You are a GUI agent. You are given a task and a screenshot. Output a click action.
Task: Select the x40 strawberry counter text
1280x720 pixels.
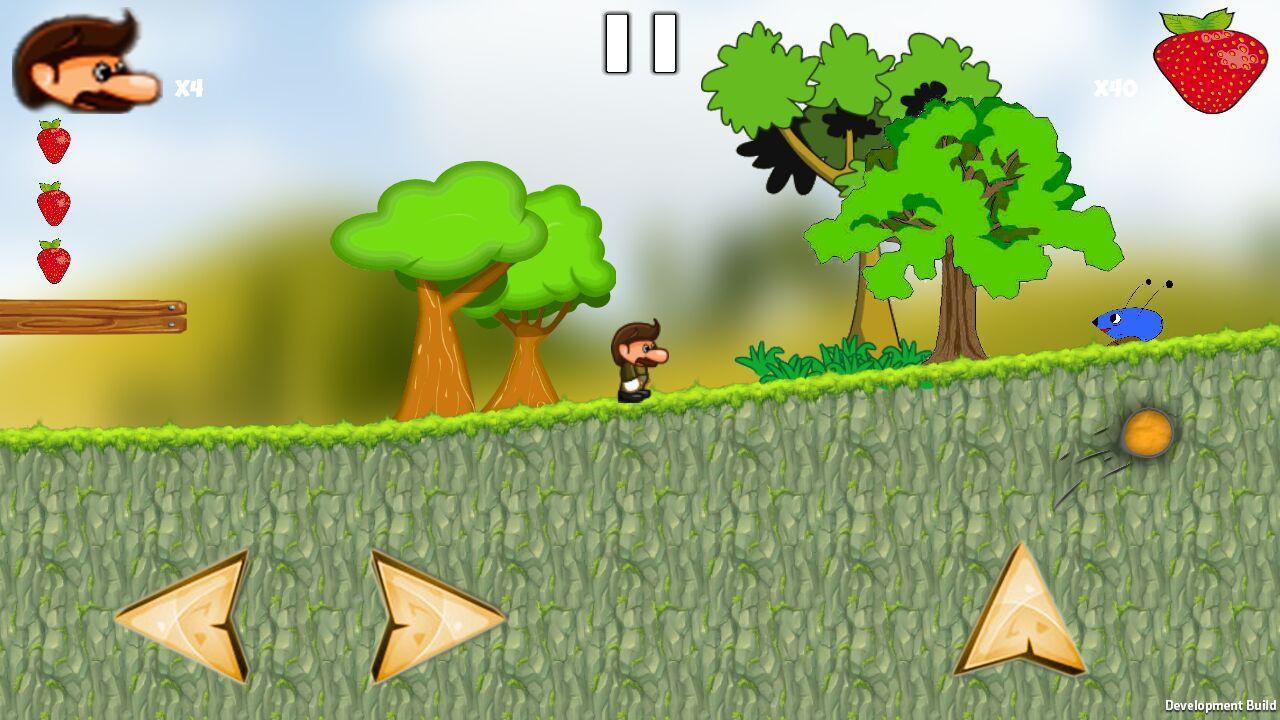pos(1113,88)
